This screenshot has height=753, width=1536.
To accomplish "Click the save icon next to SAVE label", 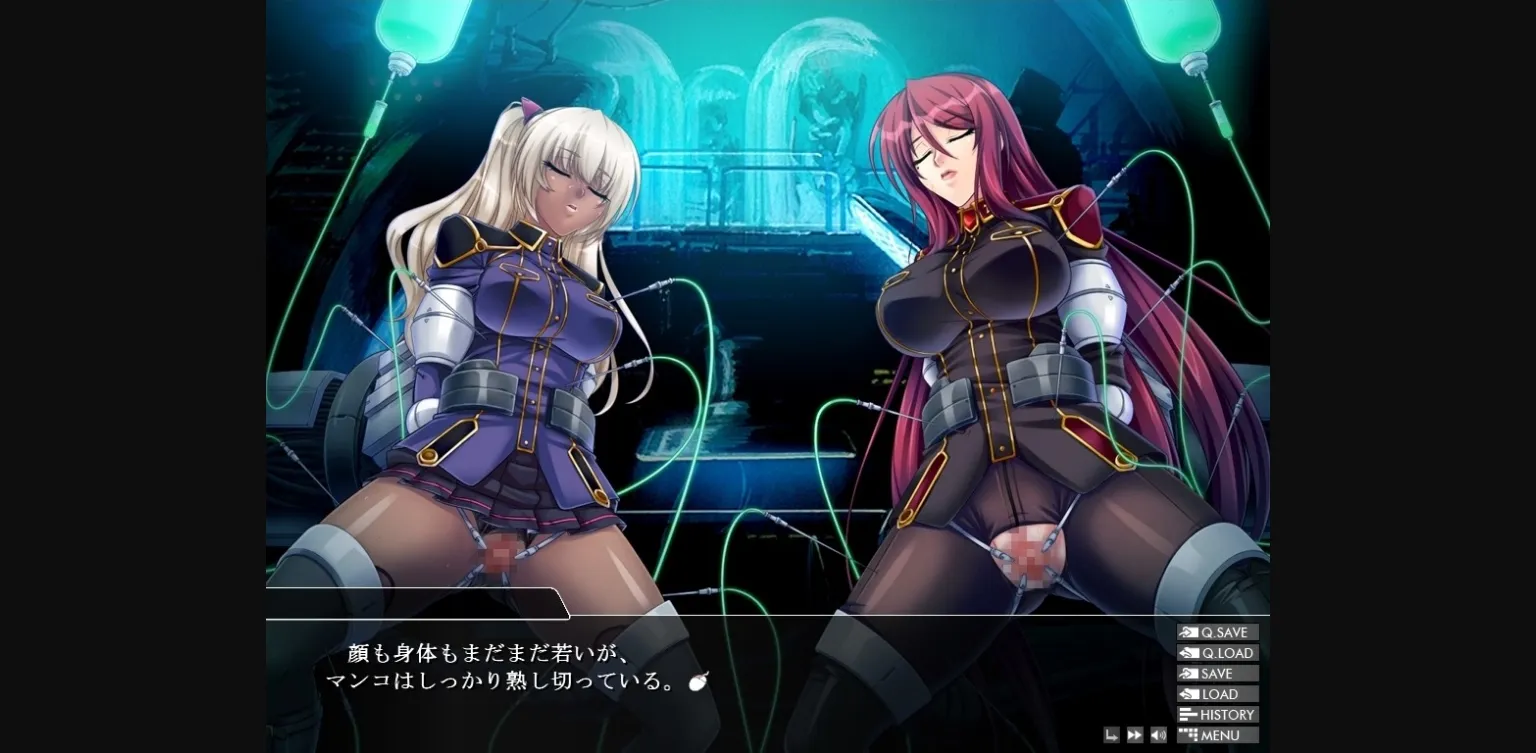I will (1188, 673).
